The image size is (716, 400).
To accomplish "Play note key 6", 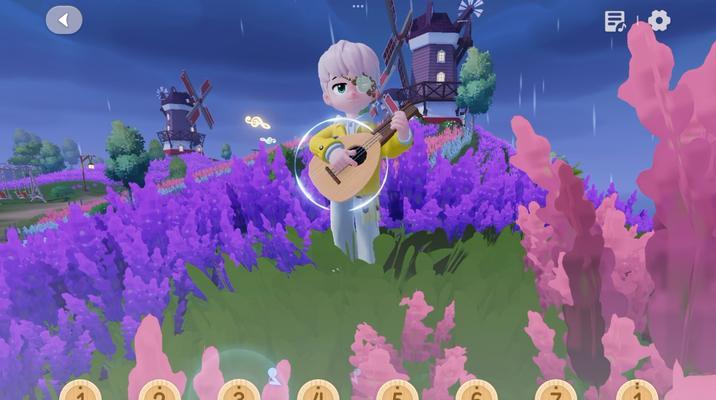I will (x=476, y=391).
